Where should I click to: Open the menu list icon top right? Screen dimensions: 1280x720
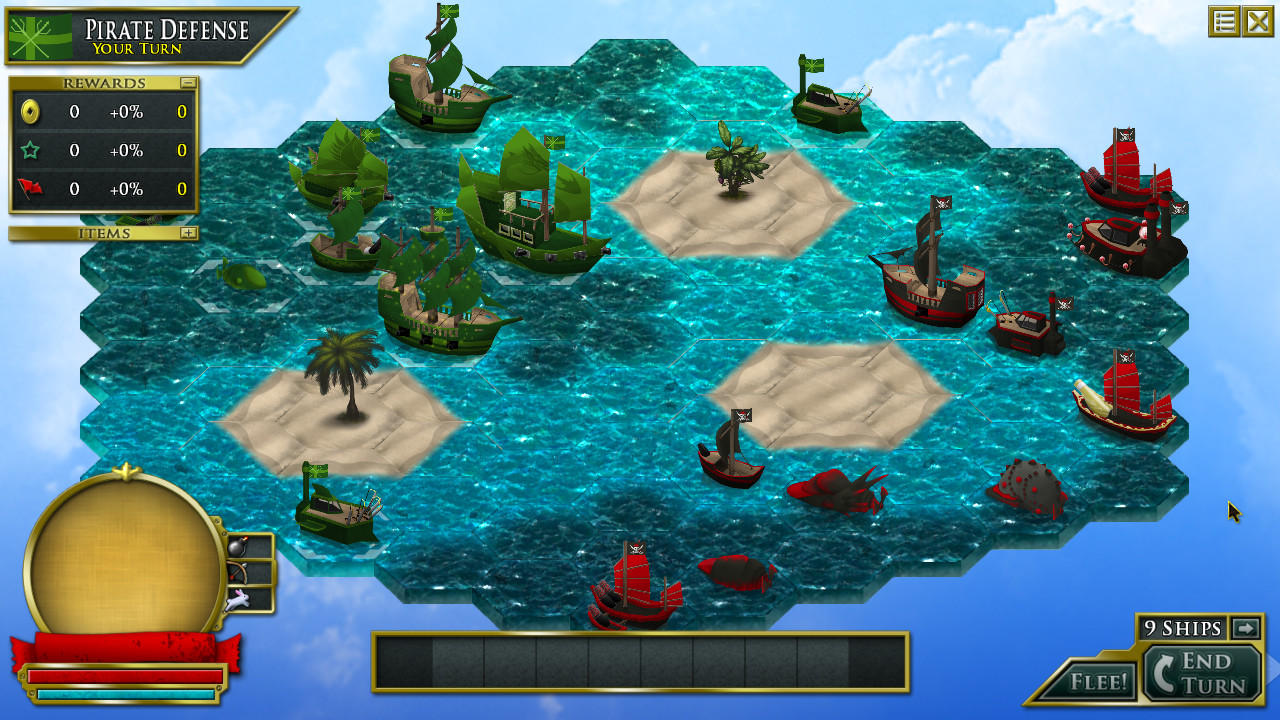(x=1224, y=21)
